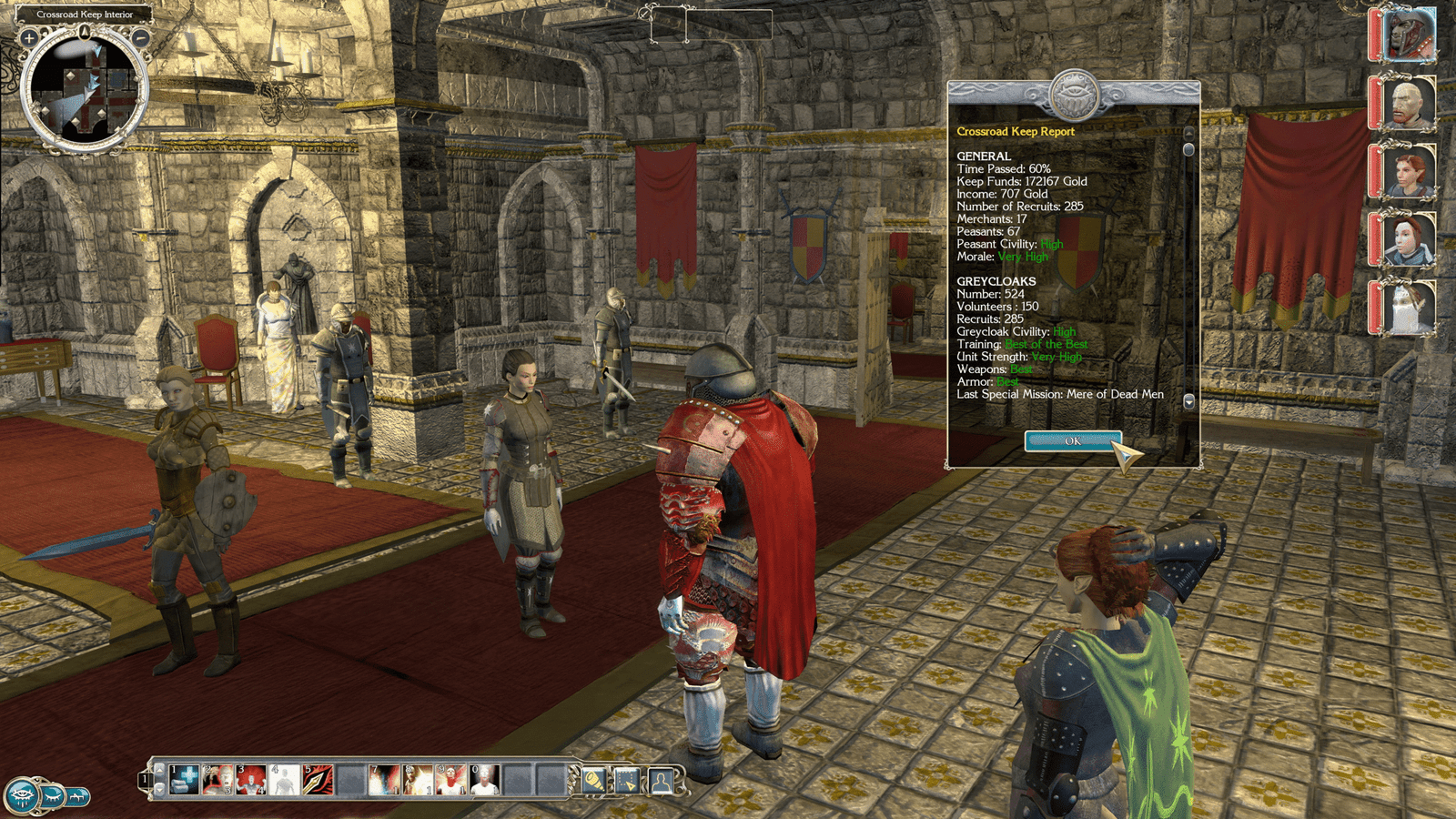The height and width of the screenshot is (819, 1456).
Task: Use the glowing white figure in slot 0
Action: (x=483, y=780)
